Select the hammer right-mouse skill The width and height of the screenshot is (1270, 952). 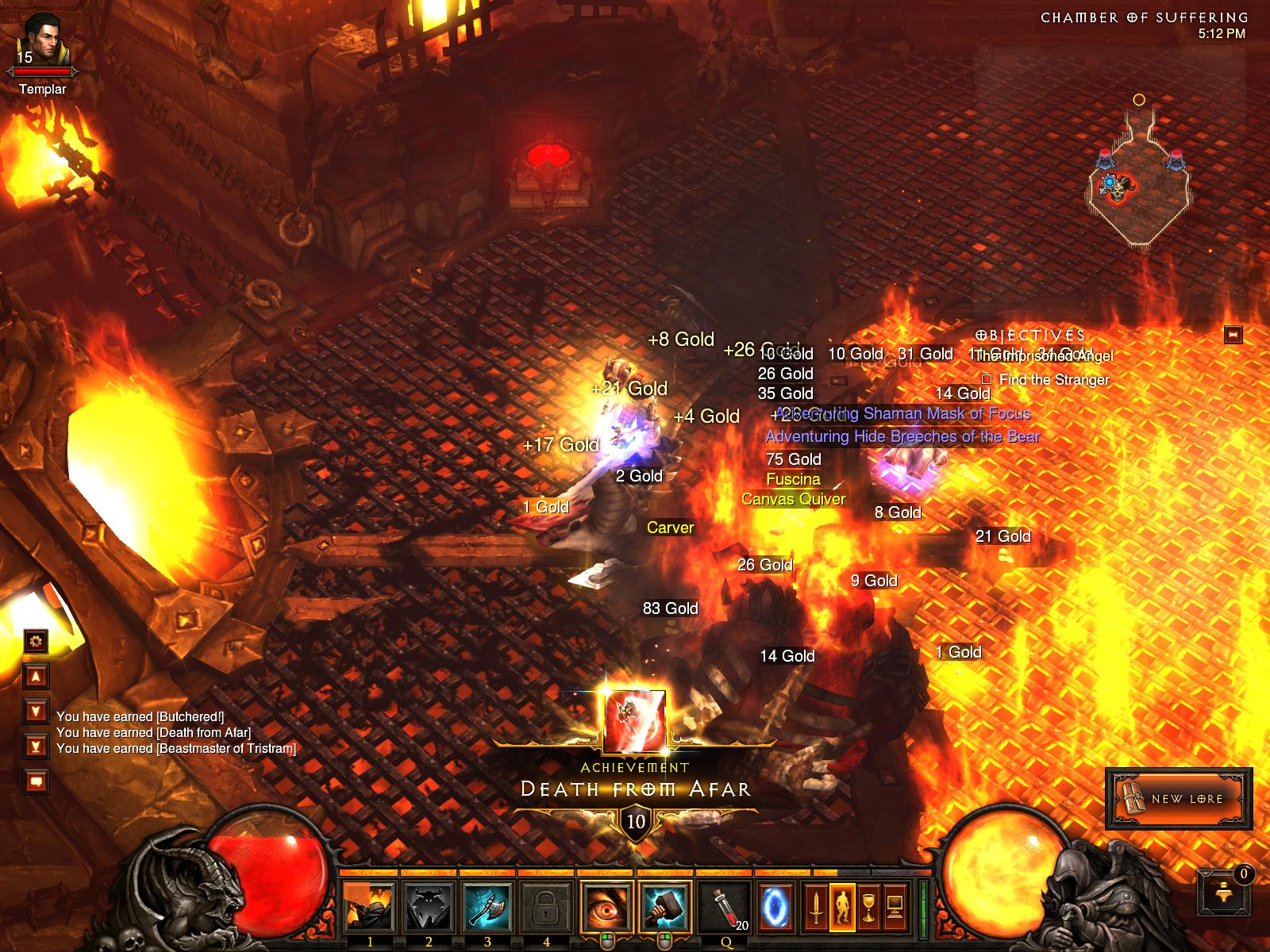click(665, 906)
